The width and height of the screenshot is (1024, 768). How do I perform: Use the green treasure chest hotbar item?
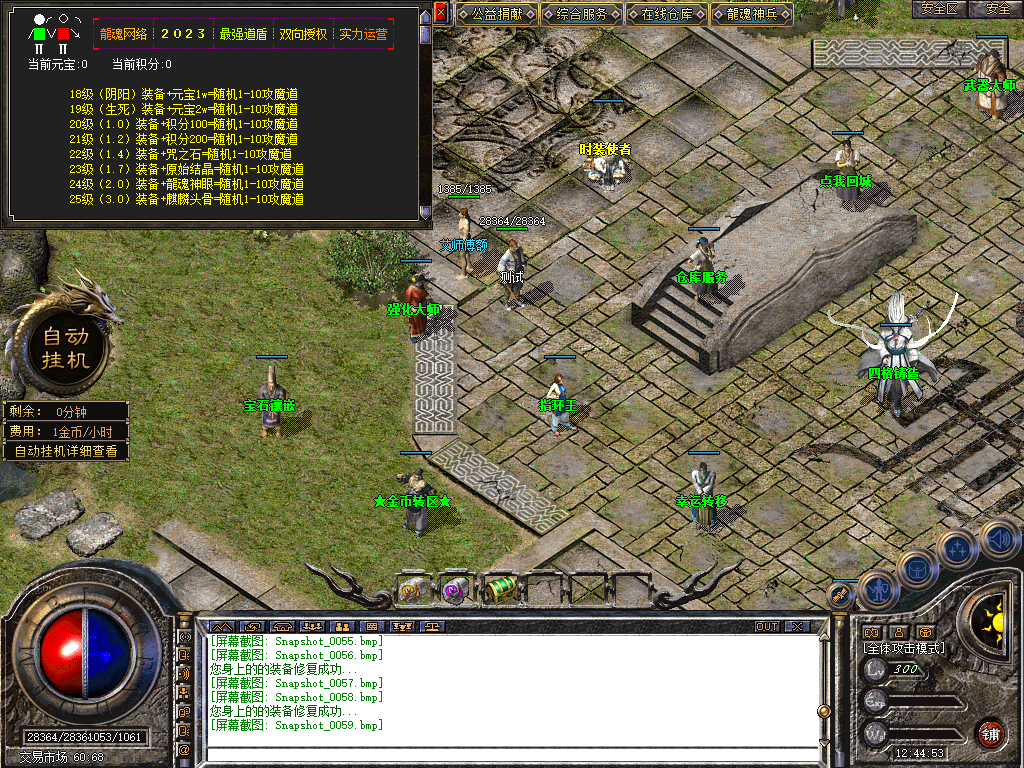coord(500,590)
